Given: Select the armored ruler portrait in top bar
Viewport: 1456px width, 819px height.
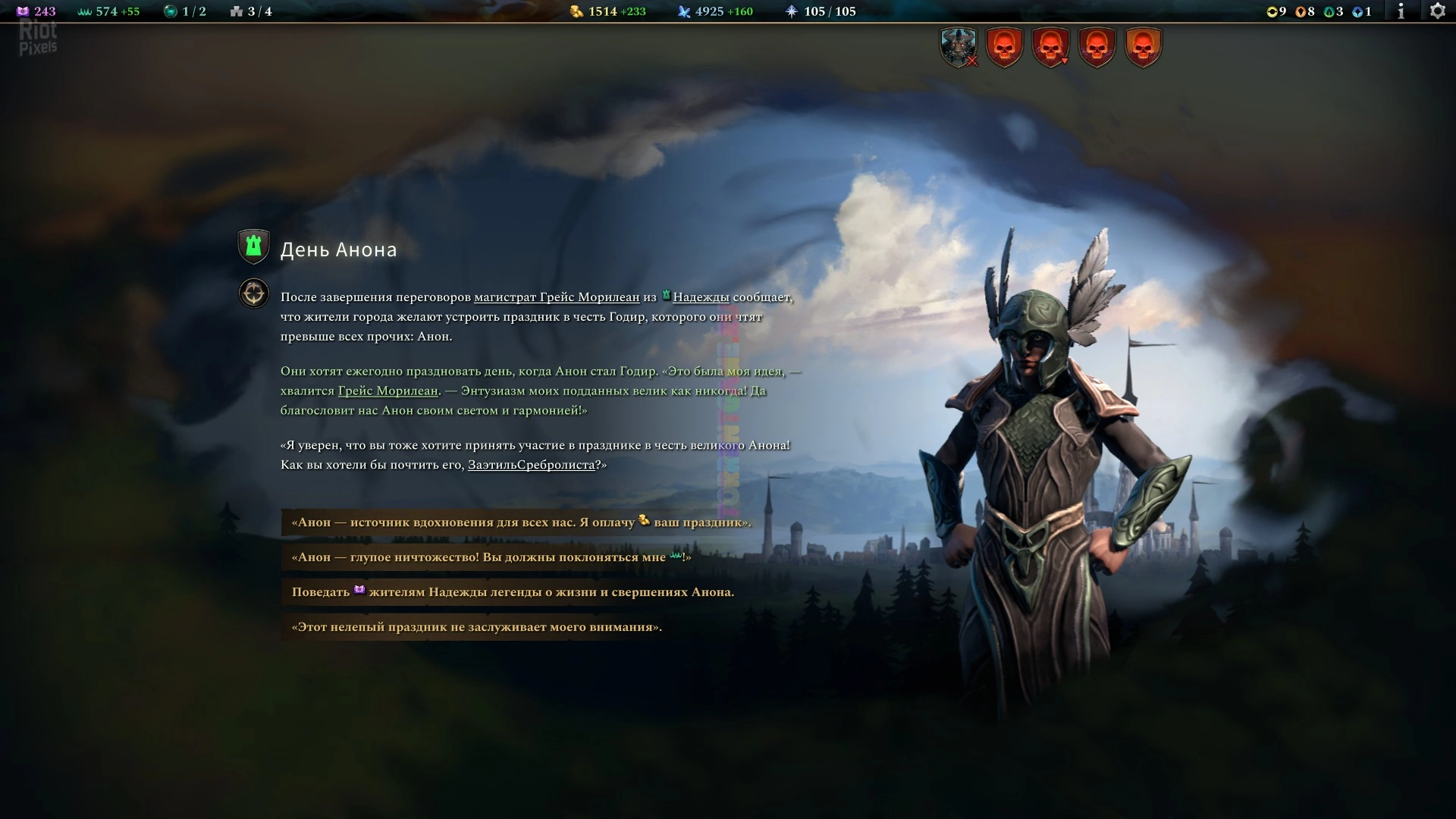Looking at the screenshot, I should point(958,47).
